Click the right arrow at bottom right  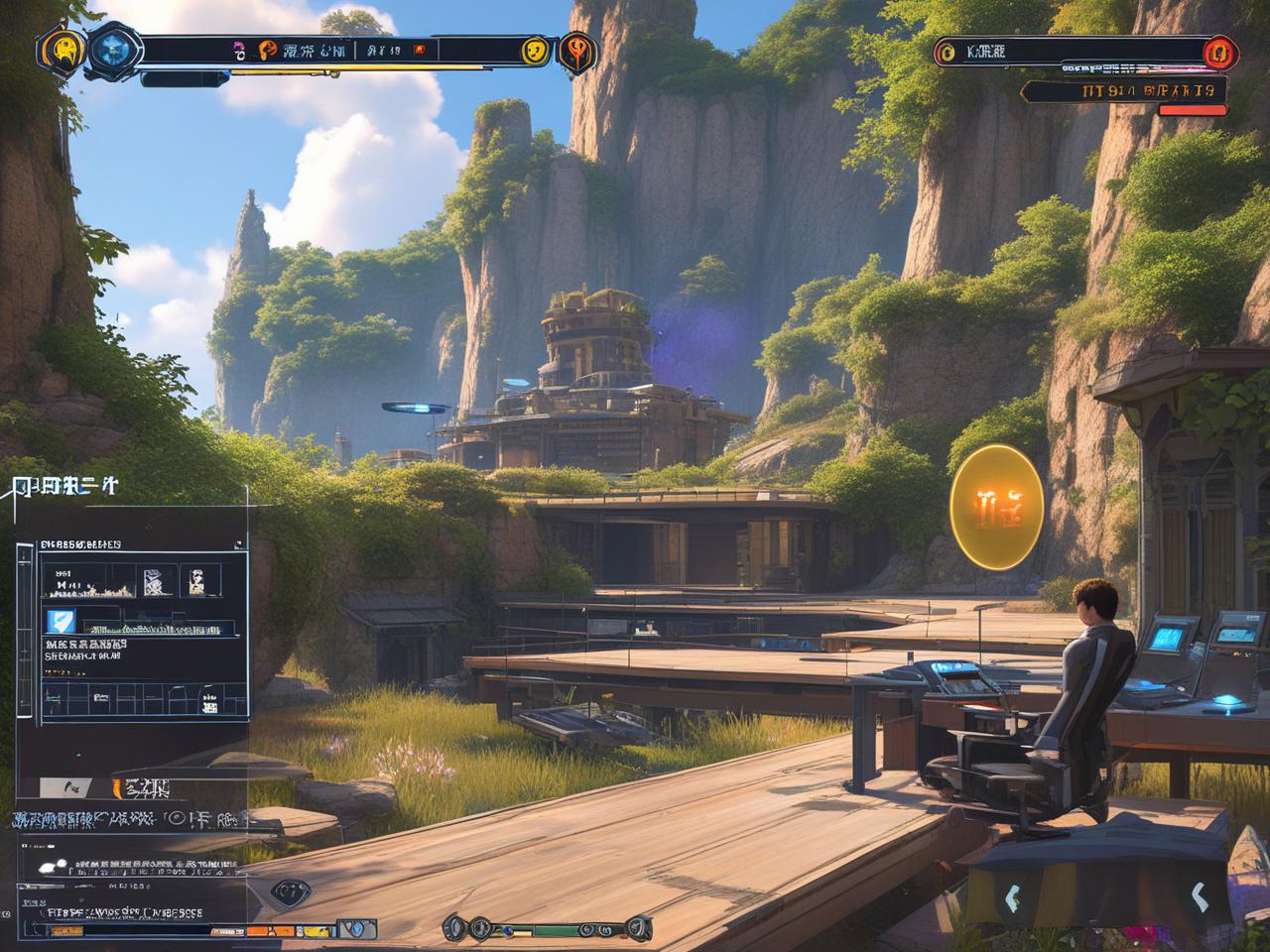1198,897
